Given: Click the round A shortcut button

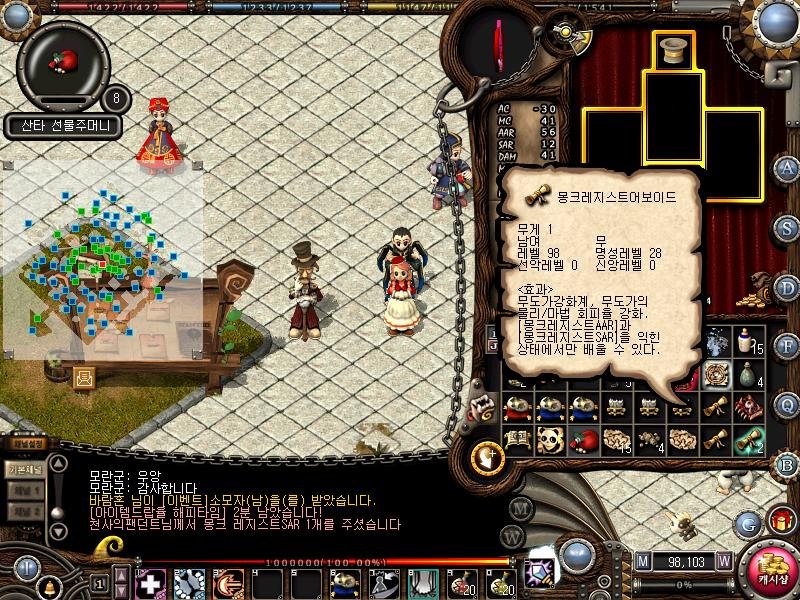Looking at the screenshot, I should pos(787,167).
